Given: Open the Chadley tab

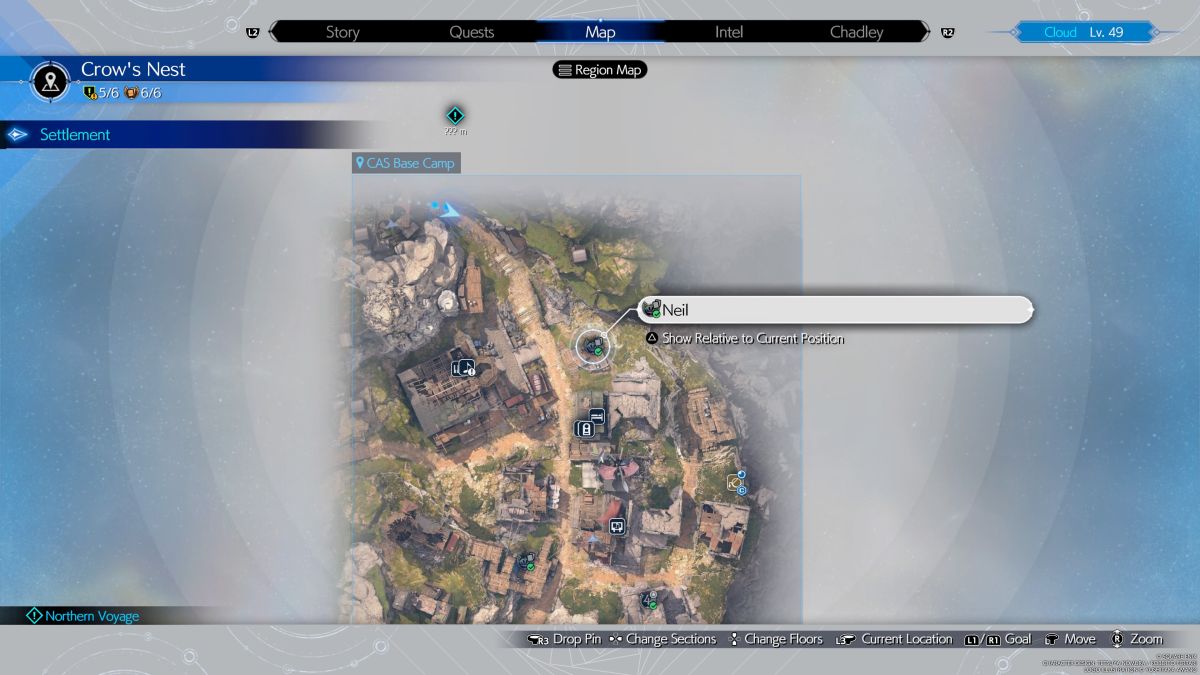Looking at the screenshot, I should point(857,32).
